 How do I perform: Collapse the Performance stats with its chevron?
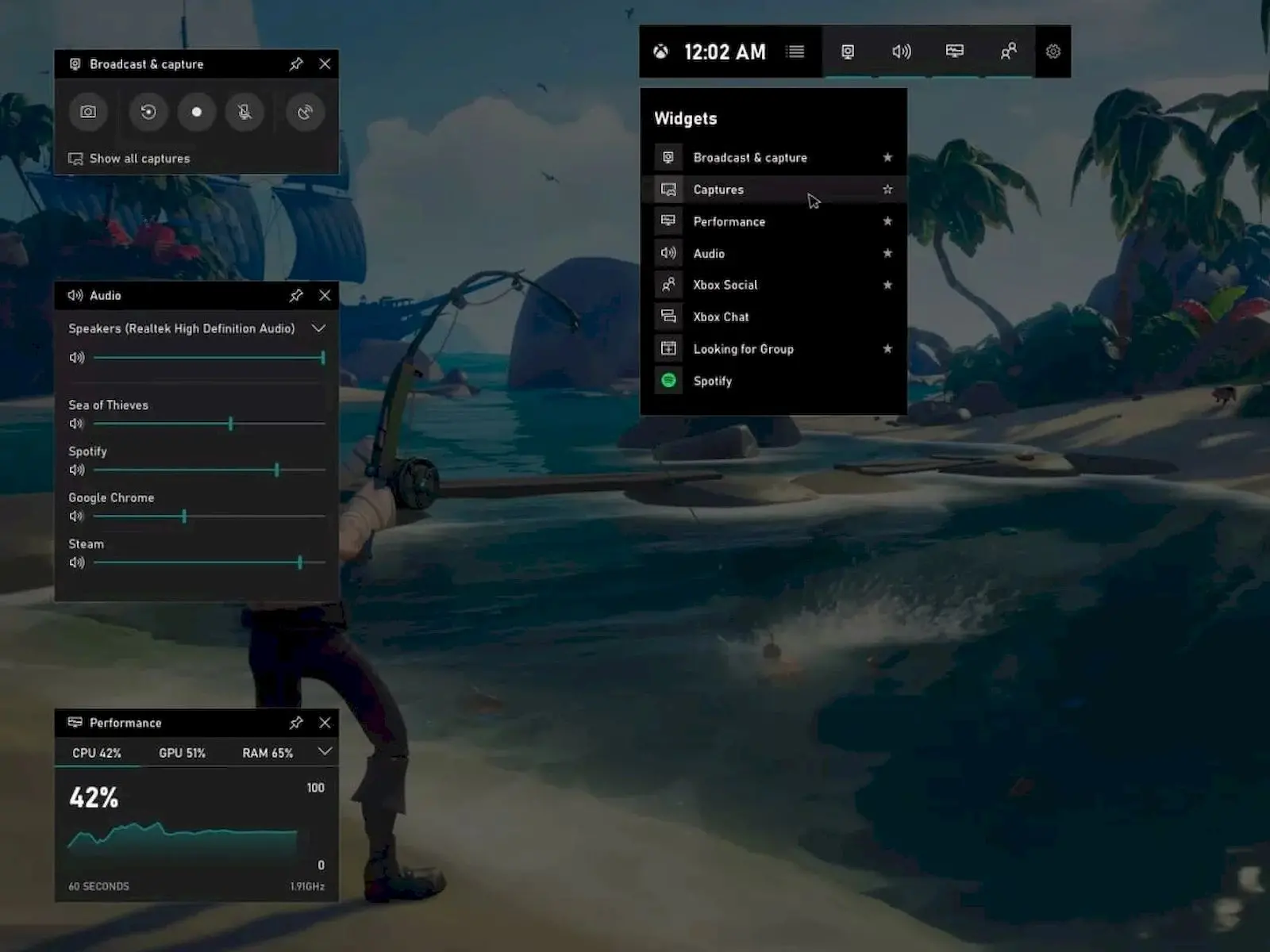(x=323, y=752)
